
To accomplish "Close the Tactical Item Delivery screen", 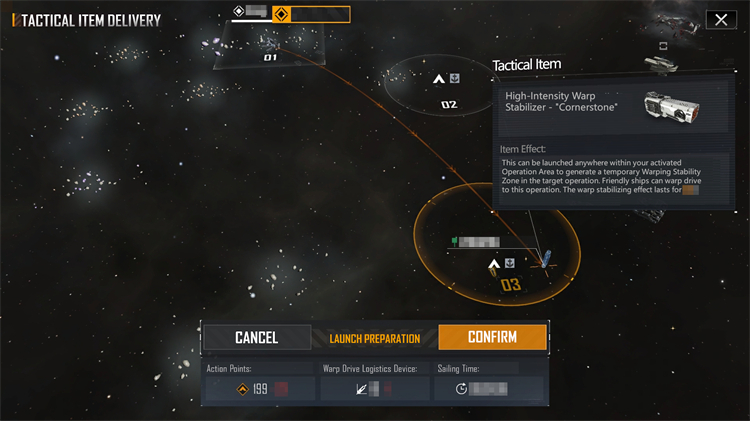I will coord(720,20).
